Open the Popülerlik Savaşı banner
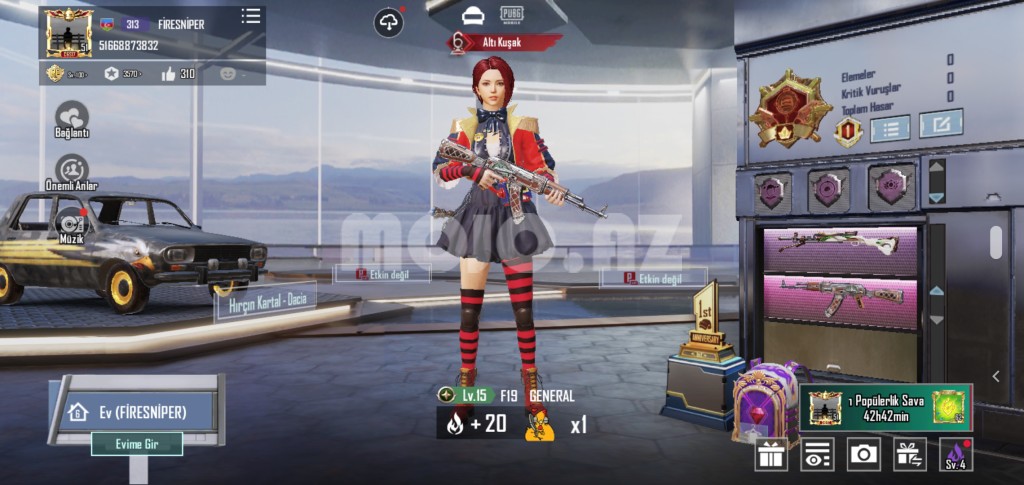This screenshot has height=485, width=1024. click(885, 407)
